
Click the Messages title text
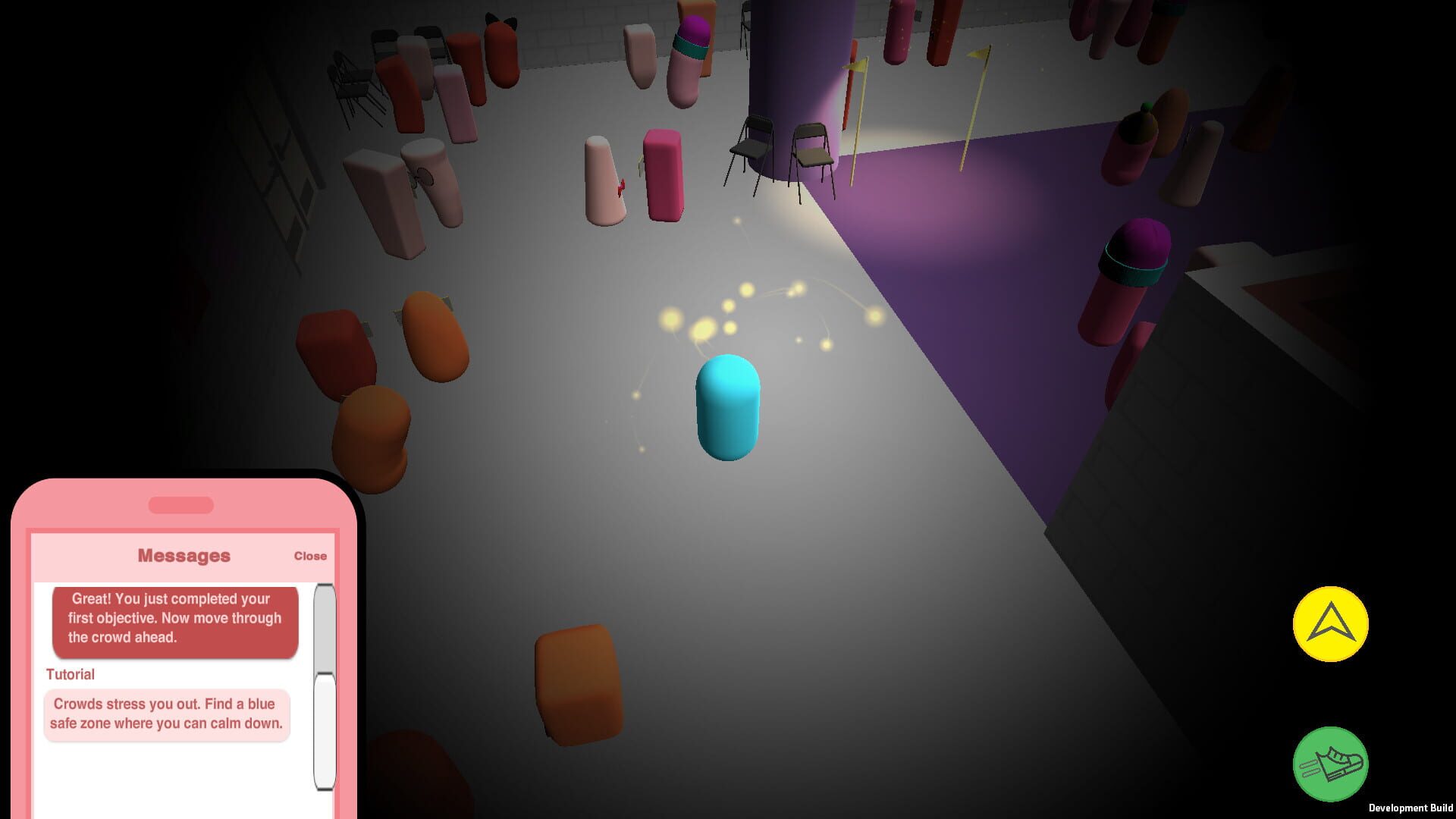(x=184, y=555)
